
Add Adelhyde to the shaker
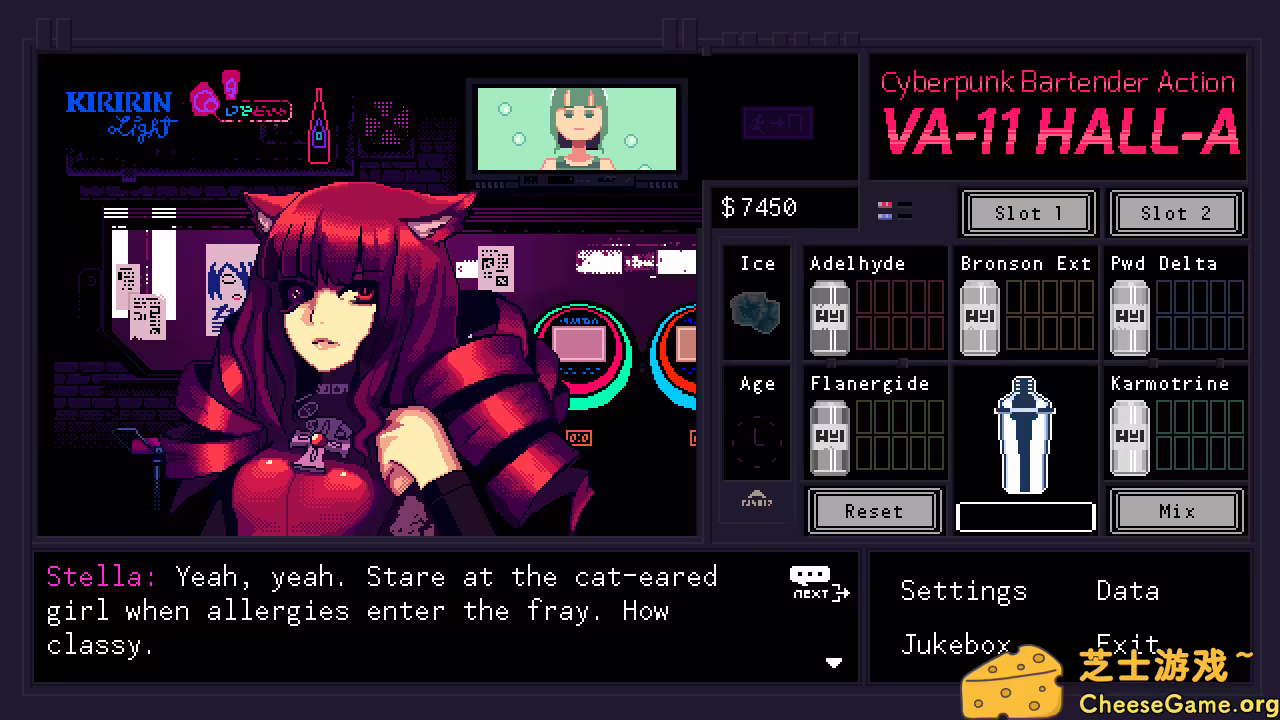click(x=830, y=320)
